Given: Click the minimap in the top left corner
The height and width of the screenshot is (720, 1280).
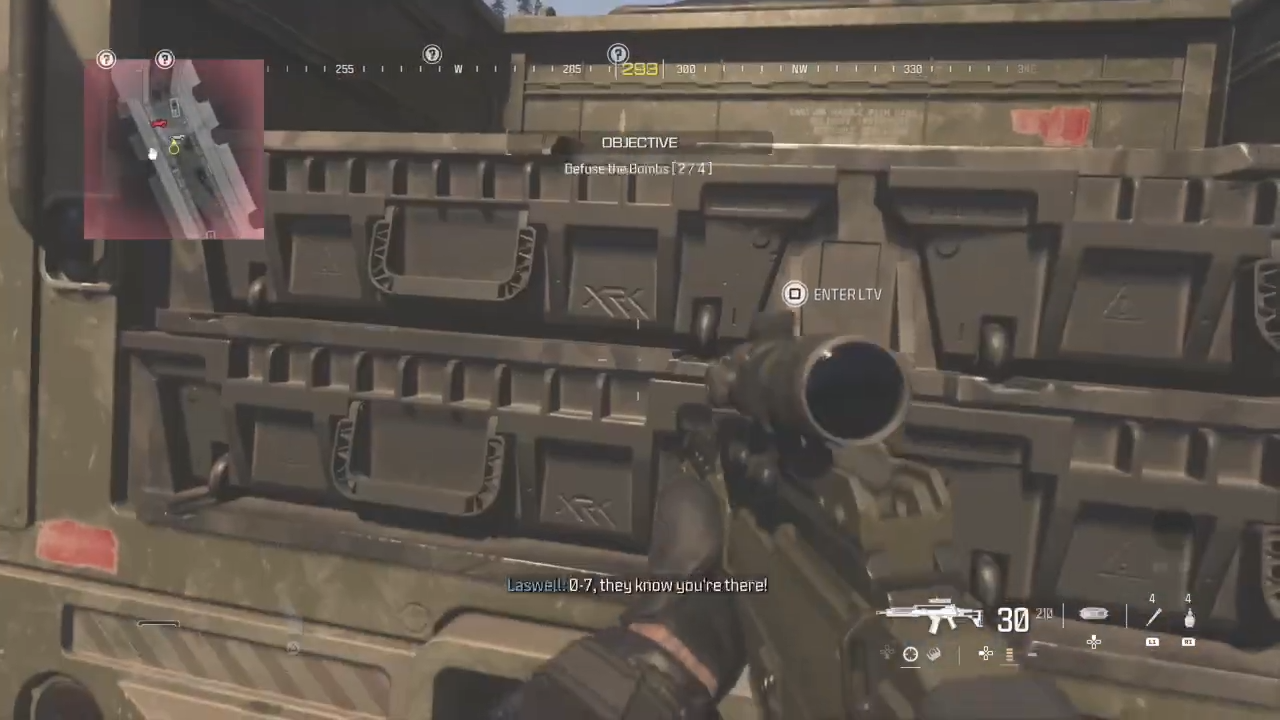Looking at the screenshot, I should [175, 150].
